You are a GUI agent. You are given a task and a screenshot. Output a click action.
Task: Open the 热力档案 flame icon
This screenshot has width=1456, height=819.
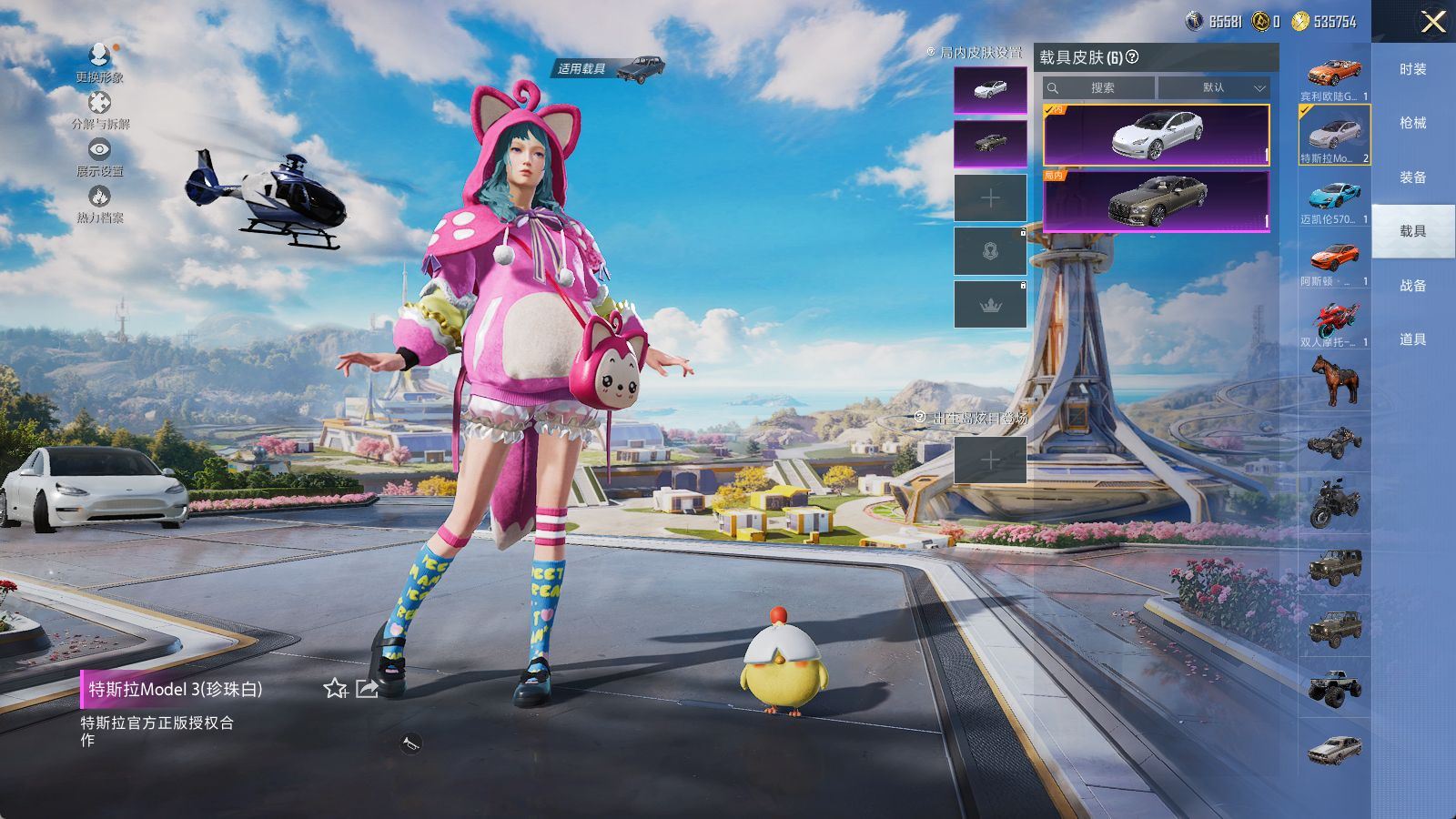(x=100, y=202)
